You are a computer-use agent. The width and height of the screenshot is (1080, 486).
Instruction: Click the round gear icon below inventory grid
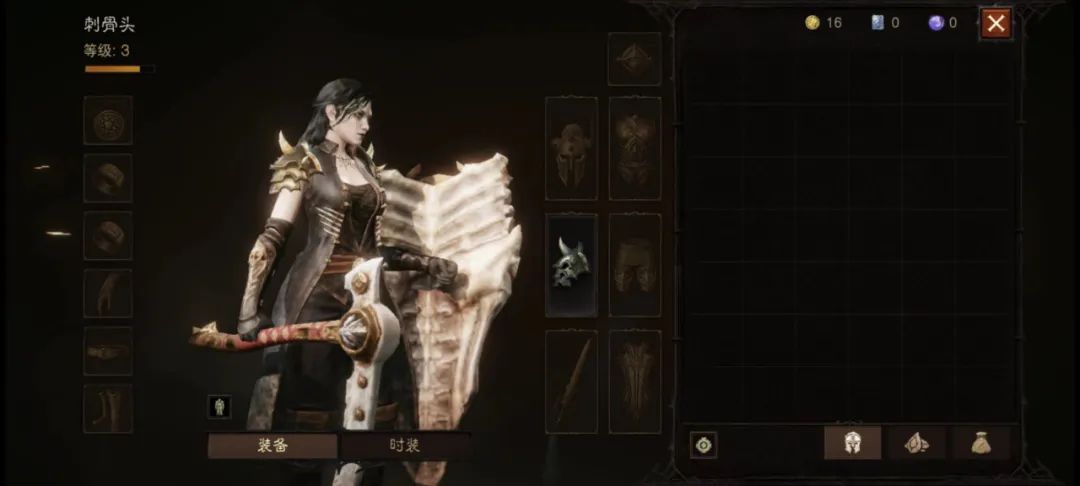tap(703, 445)
